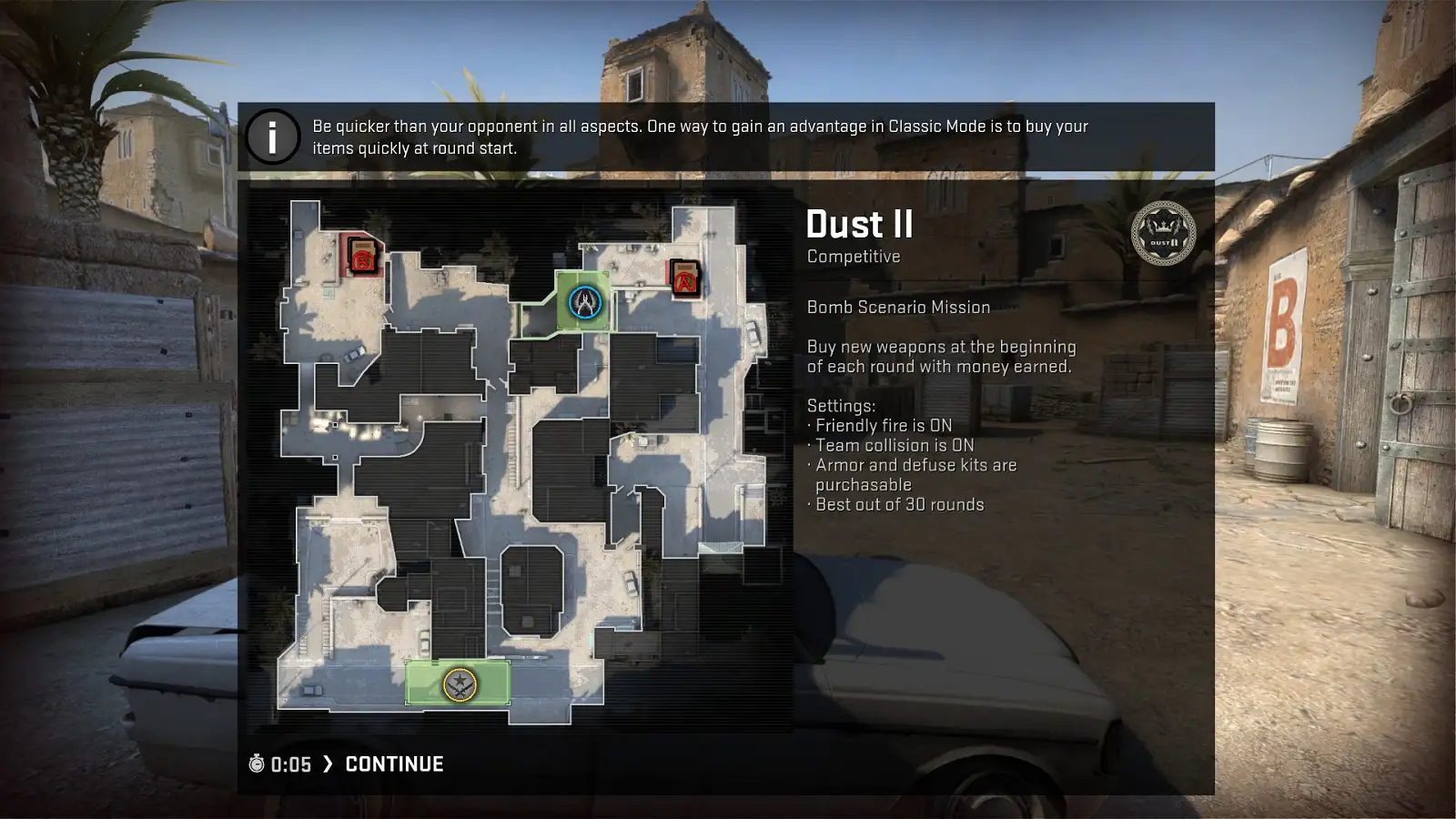
Task: Click the info icon in the tip banner
Action: (271, 136)
